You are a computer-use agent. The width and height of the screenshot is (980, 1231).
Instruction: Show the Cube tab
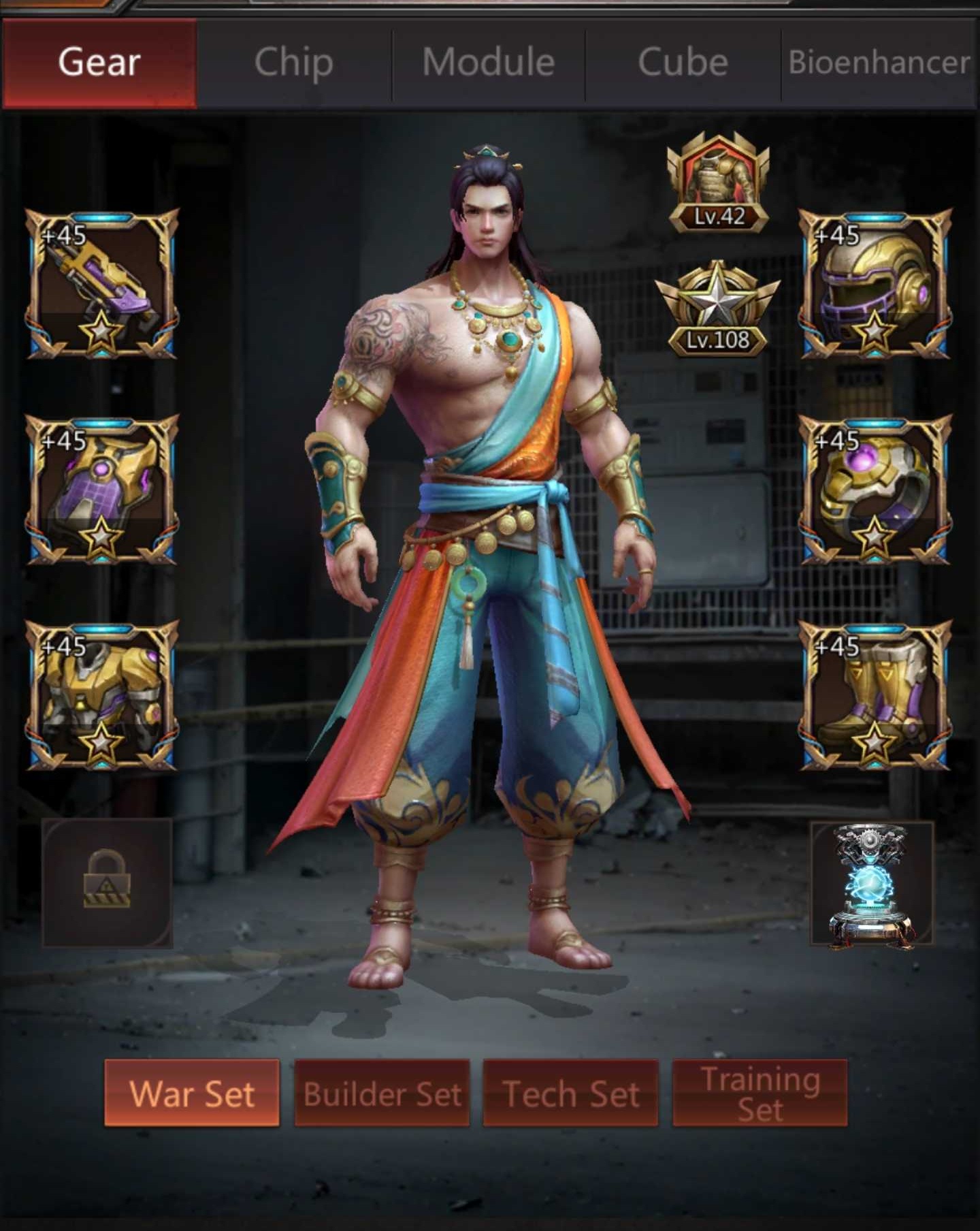(683, 63)
